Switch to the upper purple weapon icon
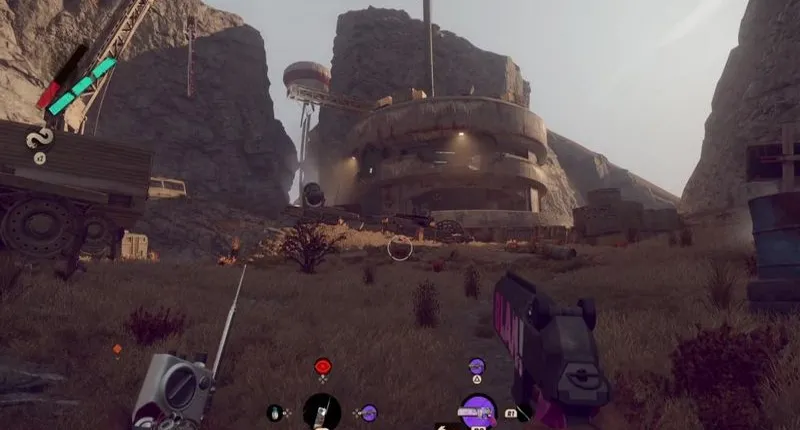 coord(477,367)
